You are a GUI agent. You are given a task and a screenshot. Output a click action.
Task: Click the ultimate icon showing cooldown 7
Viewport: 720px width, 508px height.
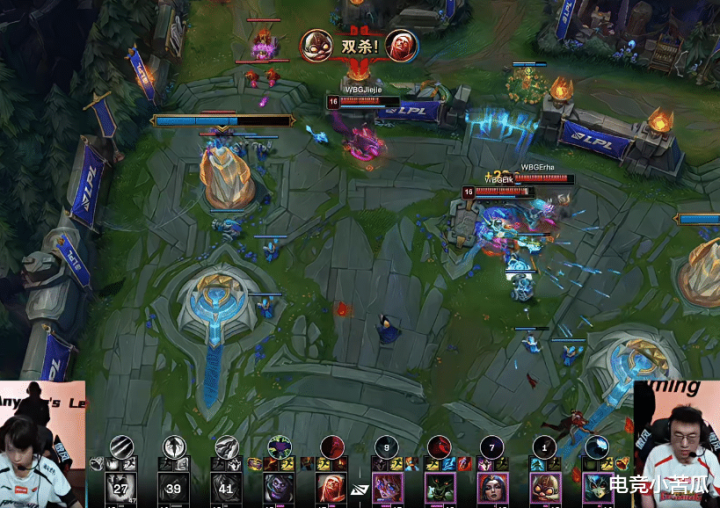click(491, 447)
